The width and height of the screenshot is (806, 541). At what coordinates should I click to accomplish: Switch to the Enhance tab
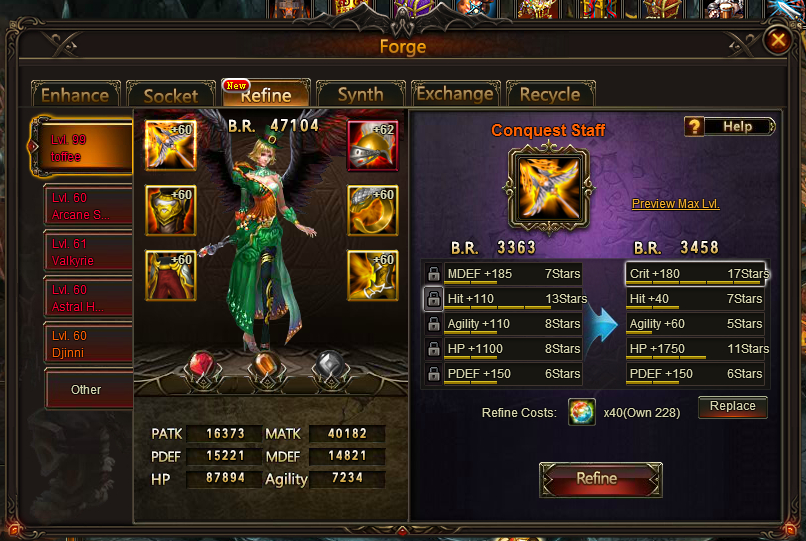pos(75,95)
